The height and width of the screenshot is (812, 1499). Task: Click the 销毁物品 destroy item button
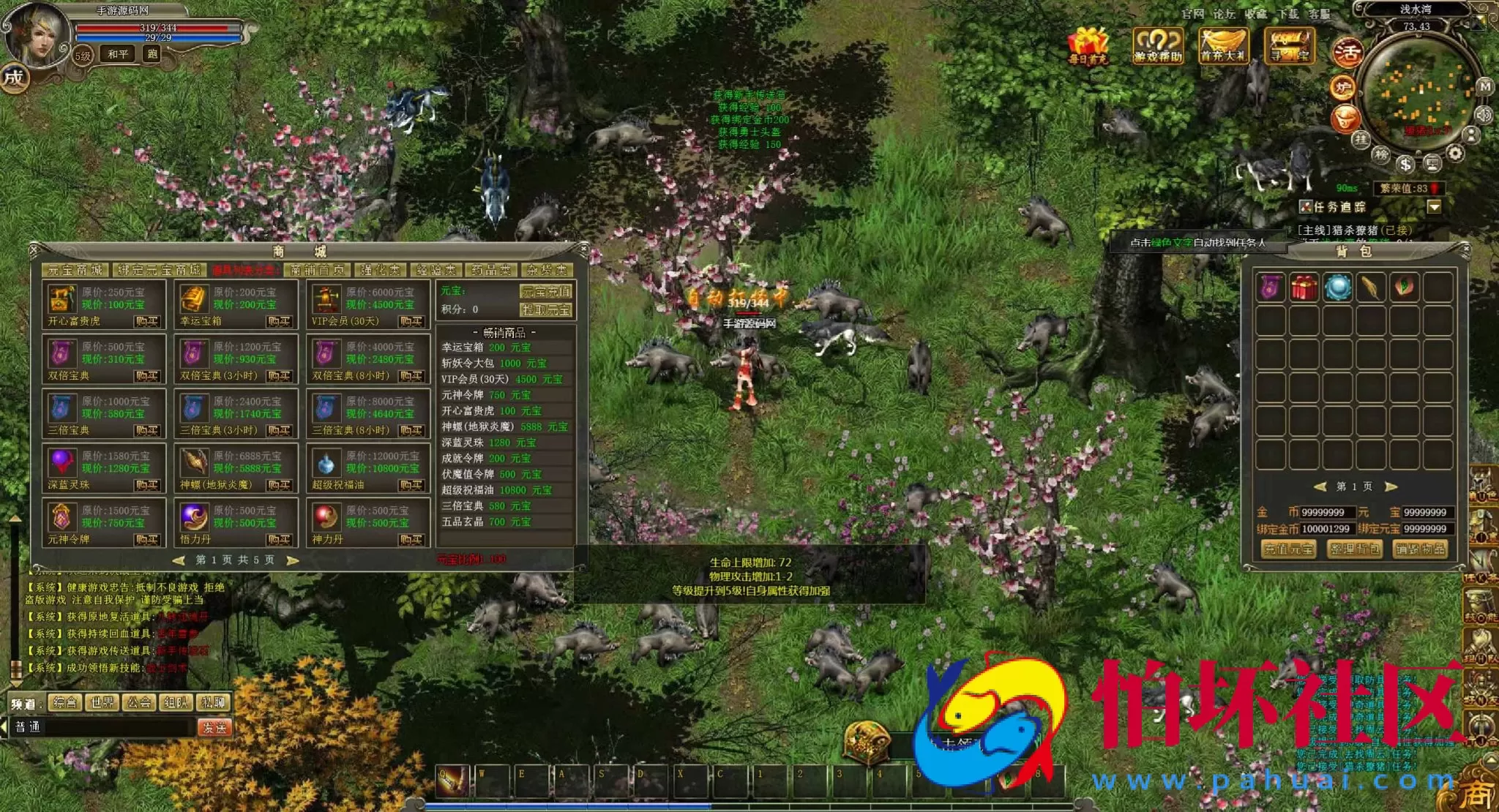coord(1420,549)
